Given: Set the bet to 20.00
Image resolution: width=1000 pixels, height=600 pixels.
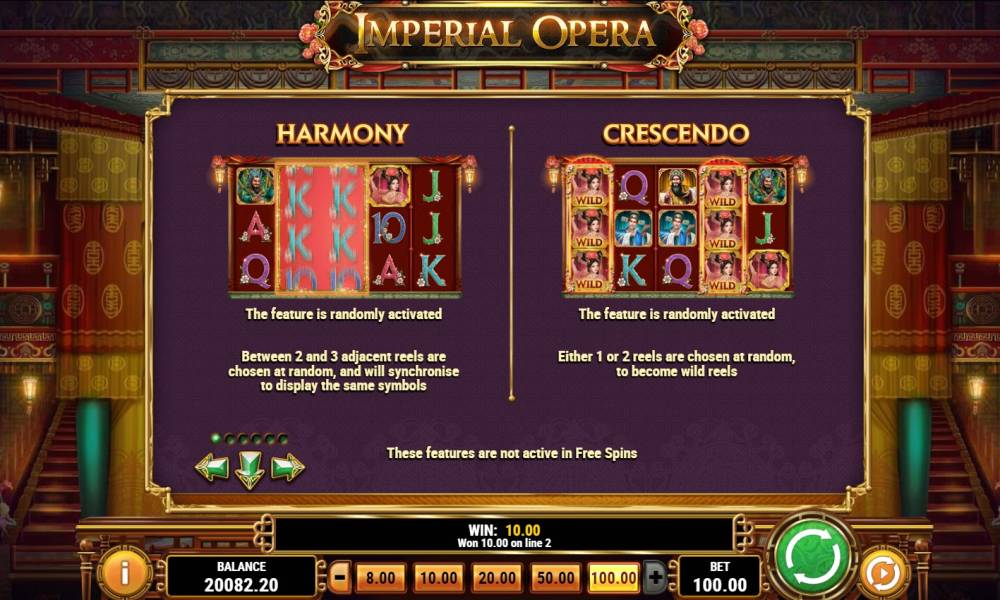Looking at the screenshot, I should pyautogui.click(x=496, y=577).
